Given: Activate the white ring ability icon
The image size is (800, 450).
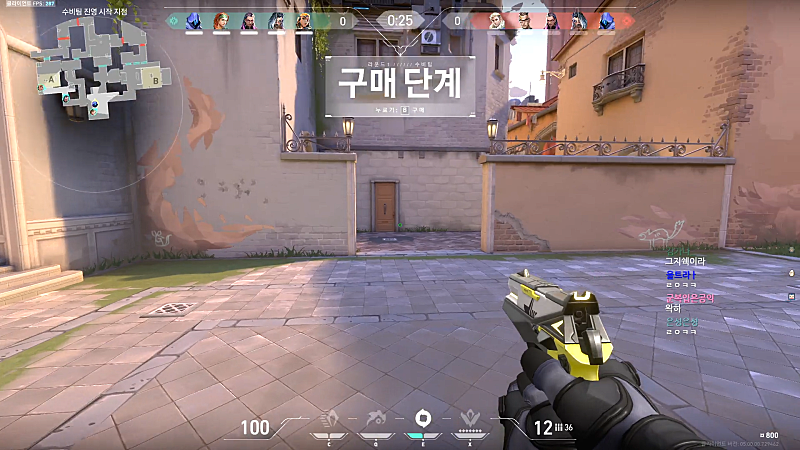Looking at the screenshot, I should tap(421, 417).
